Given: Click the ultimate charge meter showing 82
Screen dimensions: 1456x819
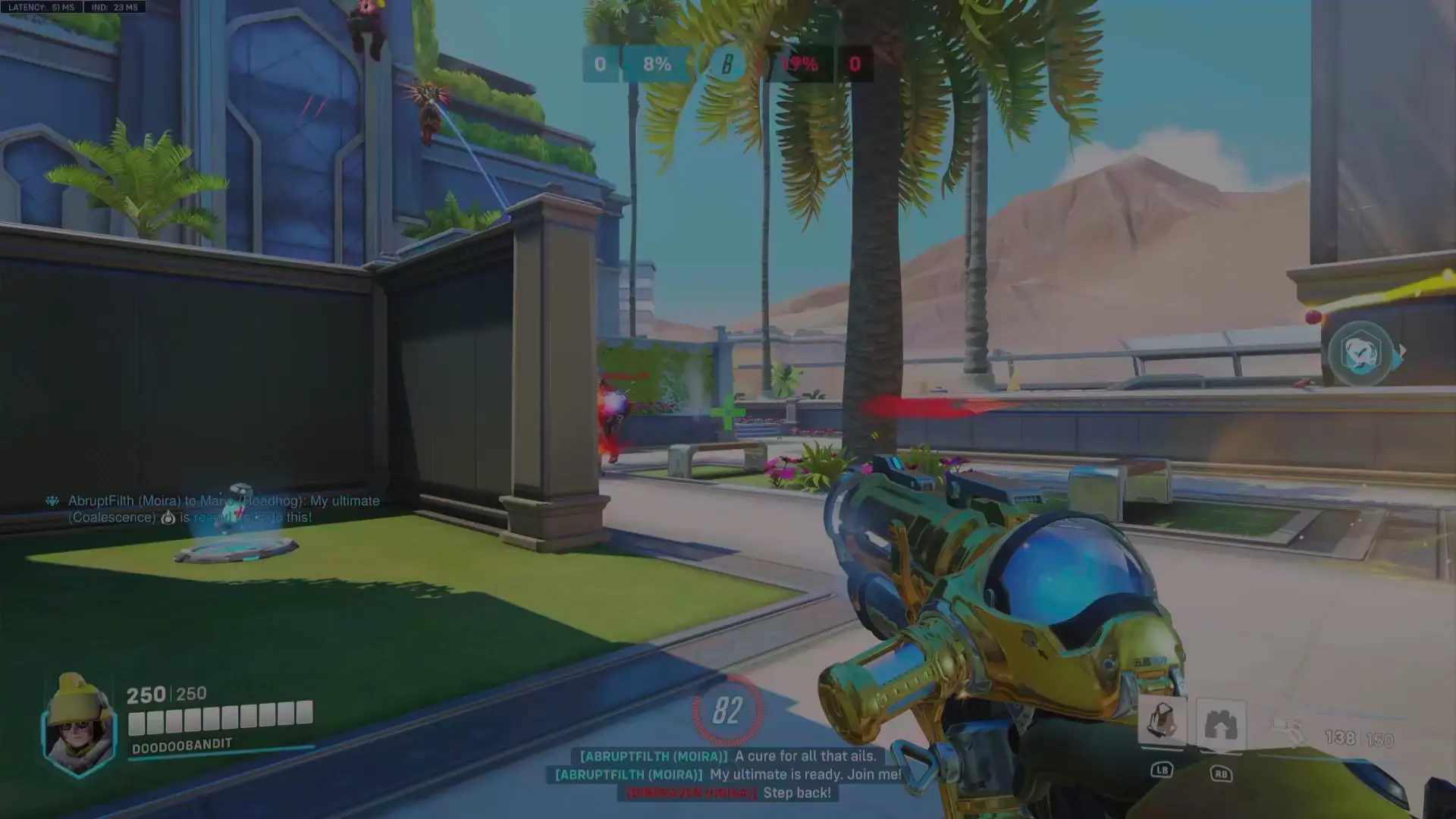Looking at the screenshot, I should (x=726, y=711).
